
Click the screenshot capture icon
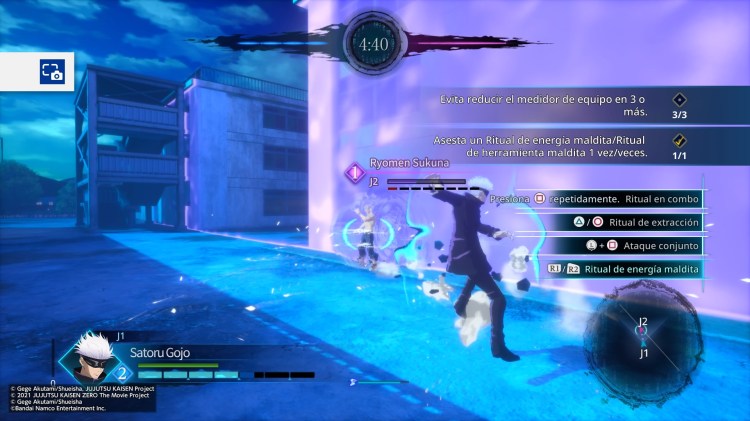(51, 71)
